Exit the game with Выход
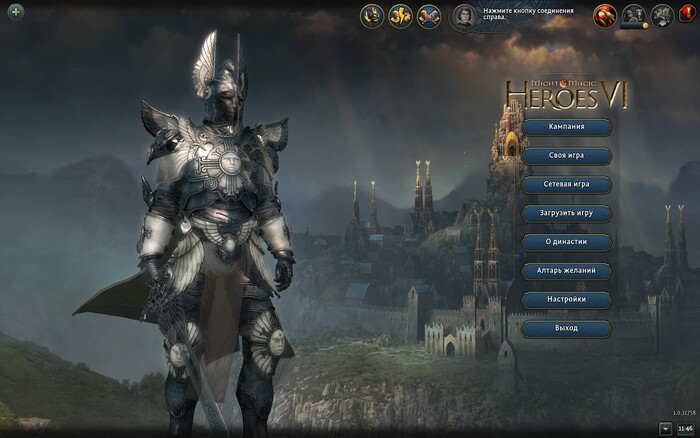This screenshot has width=700, height=438. click(x=566, y=328)
